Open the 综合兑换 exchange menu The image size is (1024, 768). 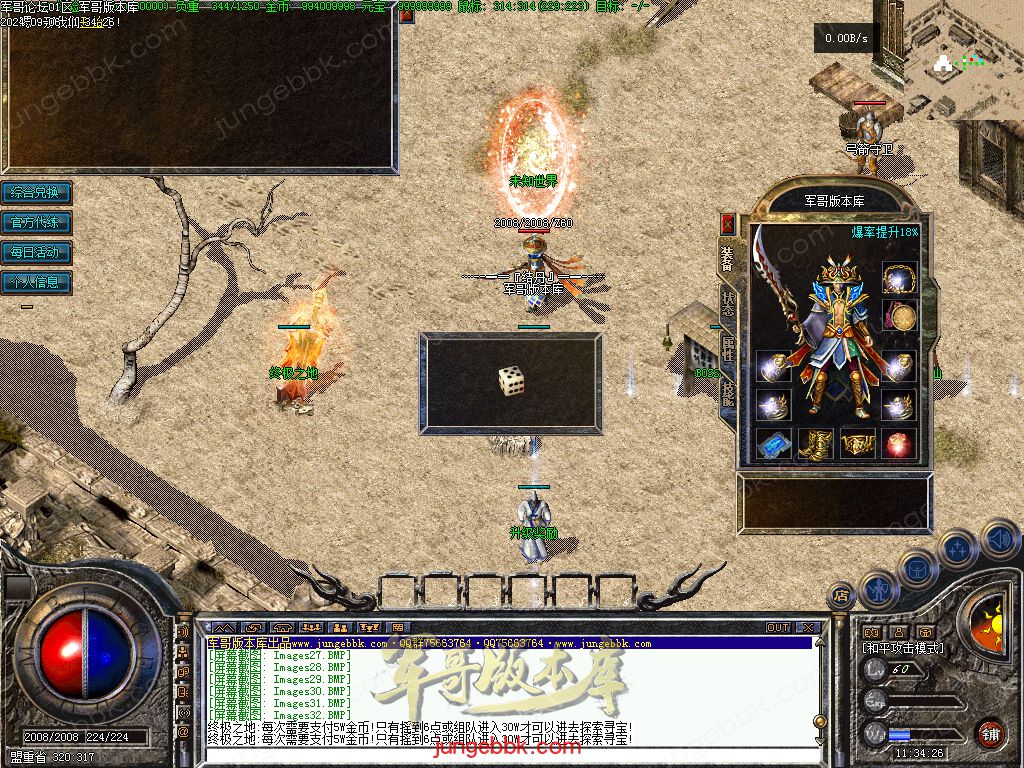tap(37, 192)
